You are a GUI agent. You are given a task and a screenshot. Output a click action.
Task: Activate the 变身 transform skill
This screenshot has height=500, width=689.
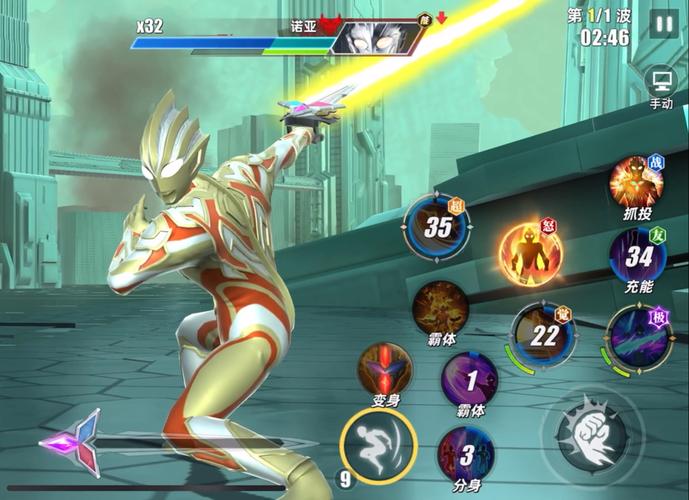coord(385,369)
